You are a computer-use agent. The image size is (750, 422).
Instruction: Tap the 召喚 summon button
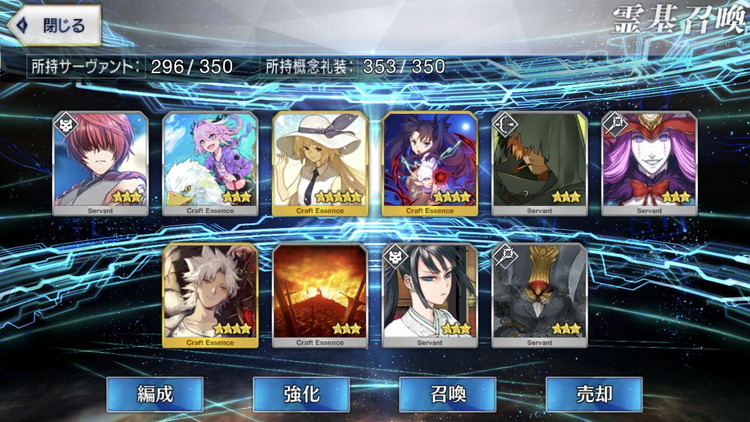(x=447, y=394)
